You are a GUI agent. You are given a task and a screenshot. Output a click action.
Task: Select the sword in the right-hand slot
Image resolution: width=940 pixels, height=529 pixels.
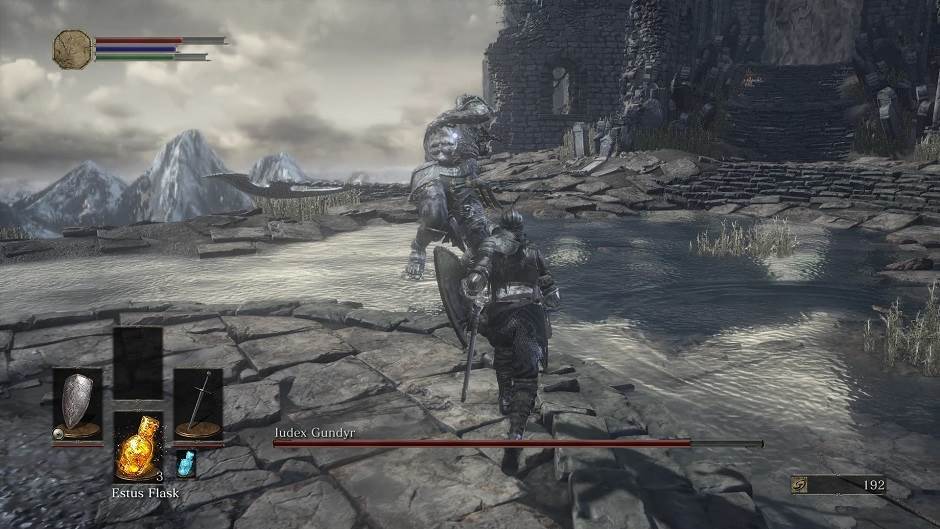tap(198, 404)
